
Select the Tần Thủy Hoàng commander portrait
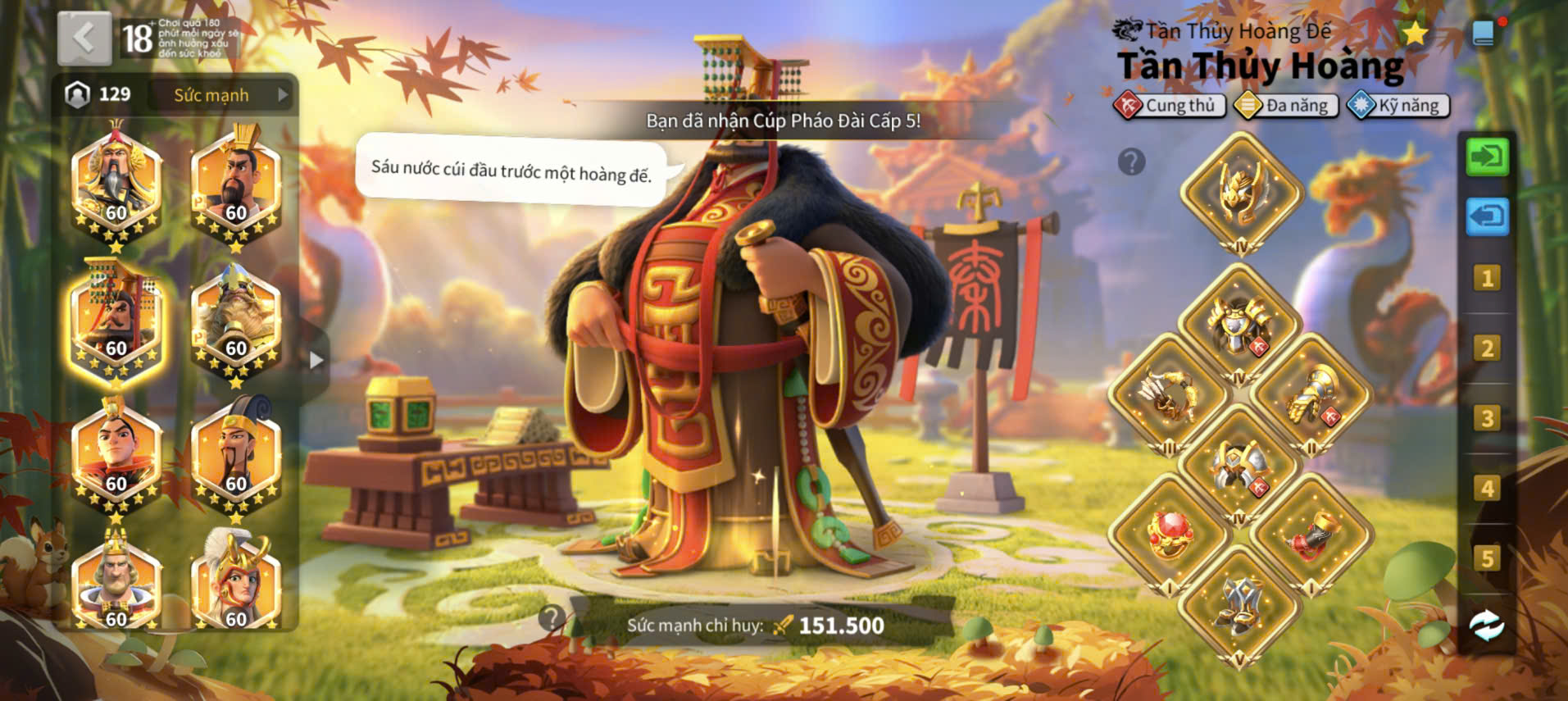[x=116, y=321]
